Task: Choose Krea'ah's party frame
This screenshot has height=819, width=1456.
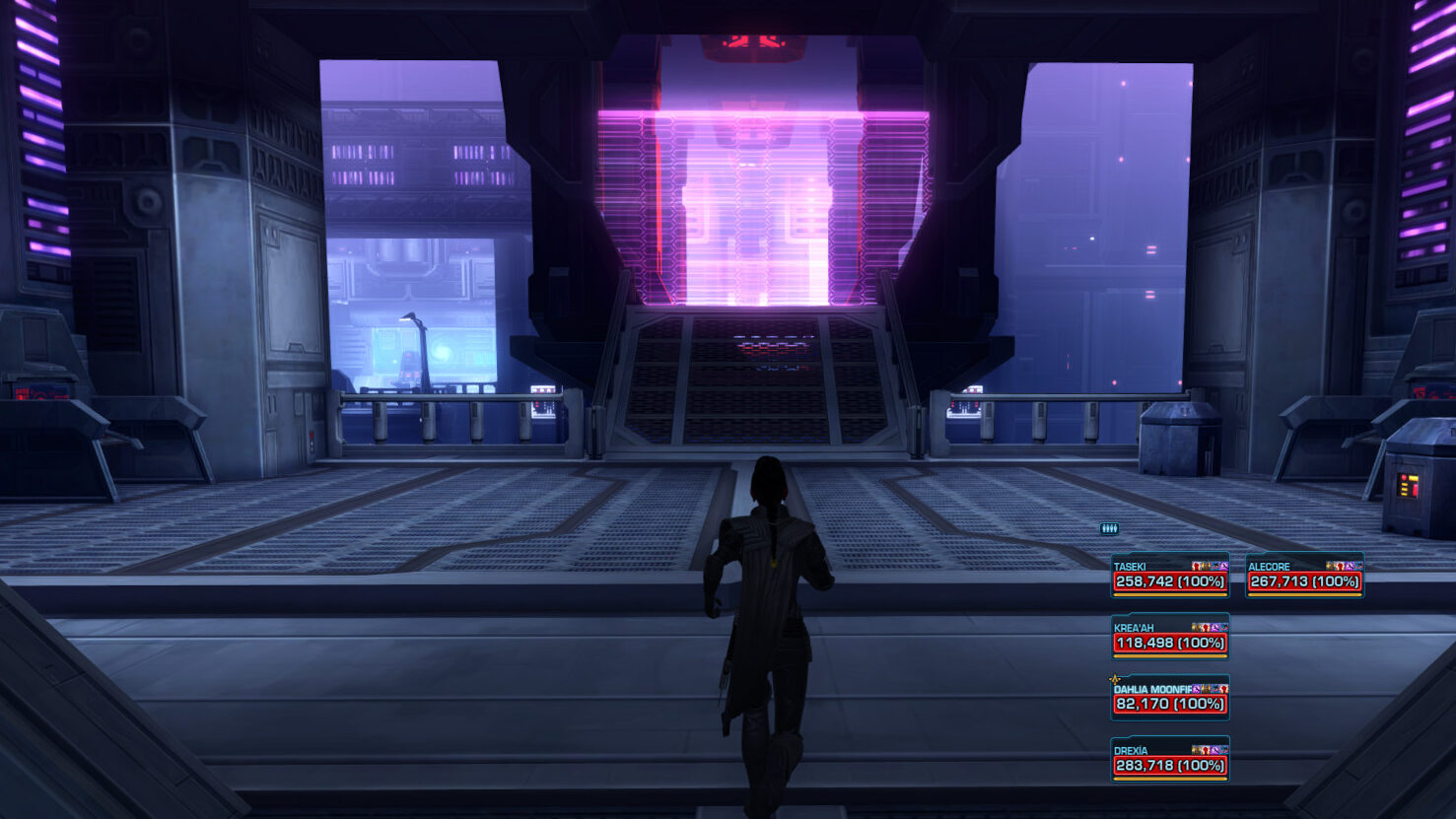Action: point(1170,638)
